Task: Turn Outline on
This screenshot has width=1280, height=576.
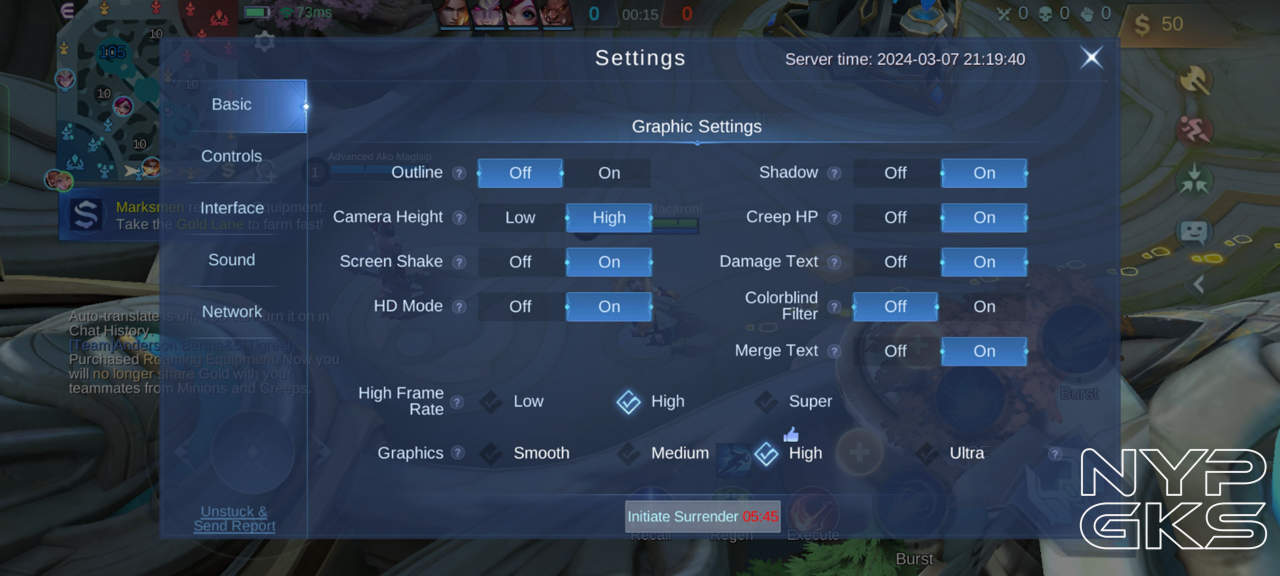Action: click(x=608, y=173)
